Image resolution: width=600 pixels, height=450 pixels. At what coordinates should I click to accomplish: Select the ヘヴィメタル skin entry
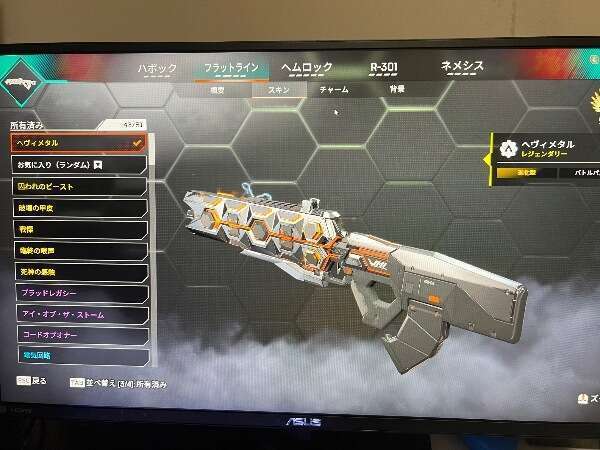tap(77, 143)
